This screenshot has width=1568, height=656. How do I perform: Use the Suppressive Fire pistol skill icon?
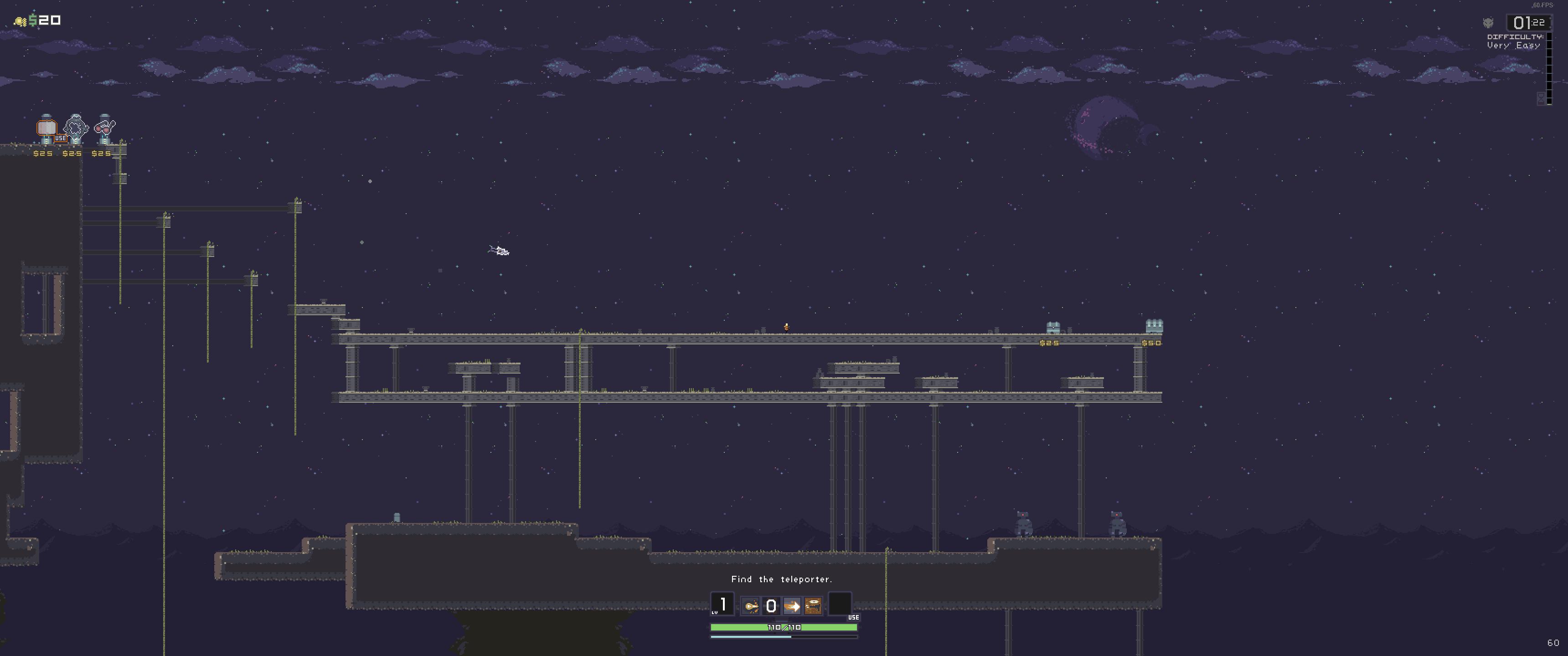(813, 606)
